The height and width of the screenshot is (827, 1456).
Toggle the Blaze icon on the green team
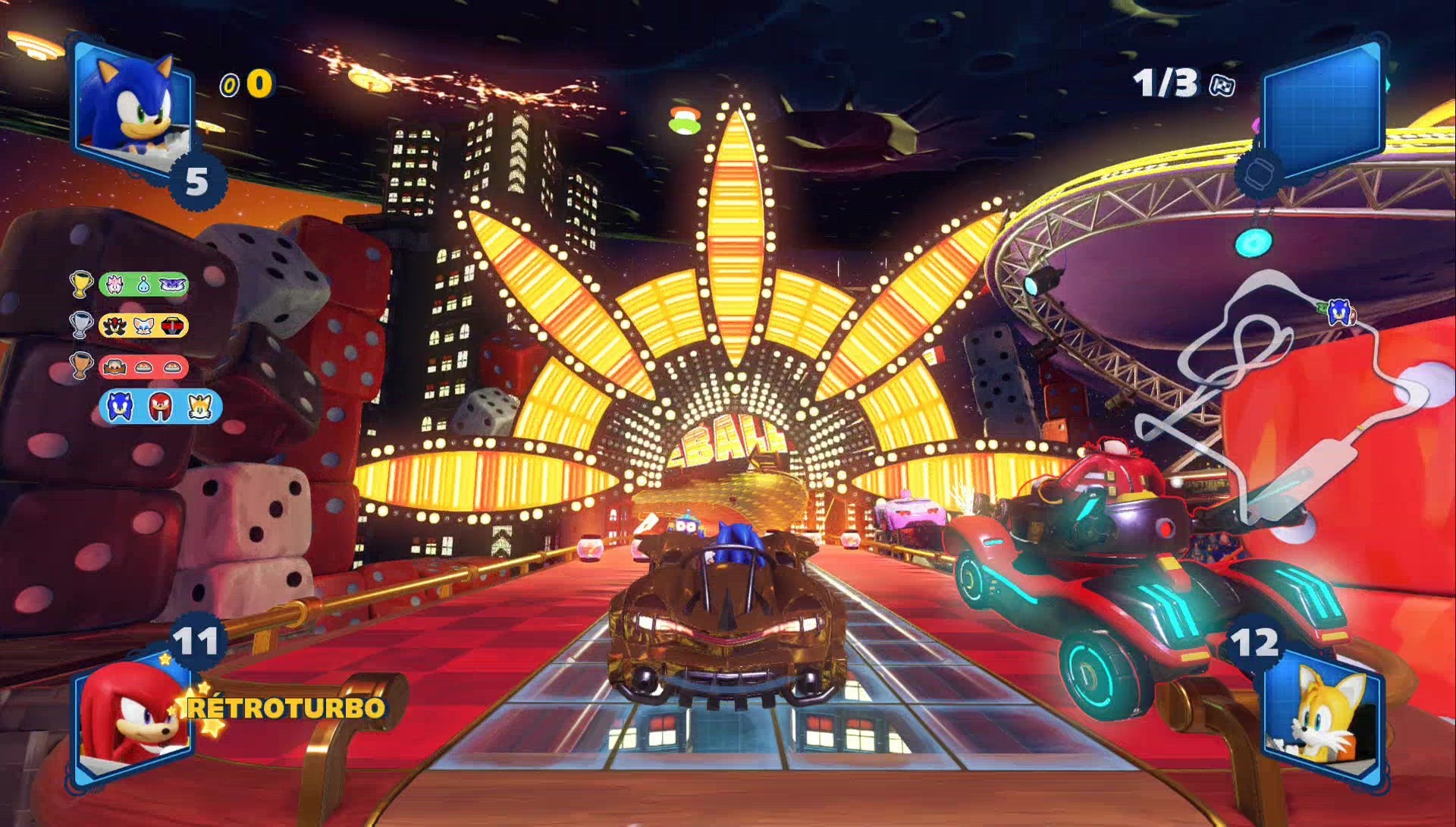click(115, 285)
